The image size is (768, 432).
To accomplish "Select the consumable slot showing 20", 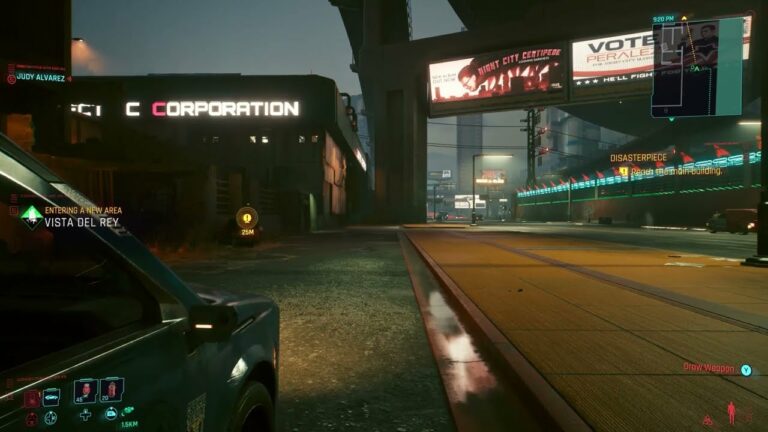I will (x=112, y=389).
